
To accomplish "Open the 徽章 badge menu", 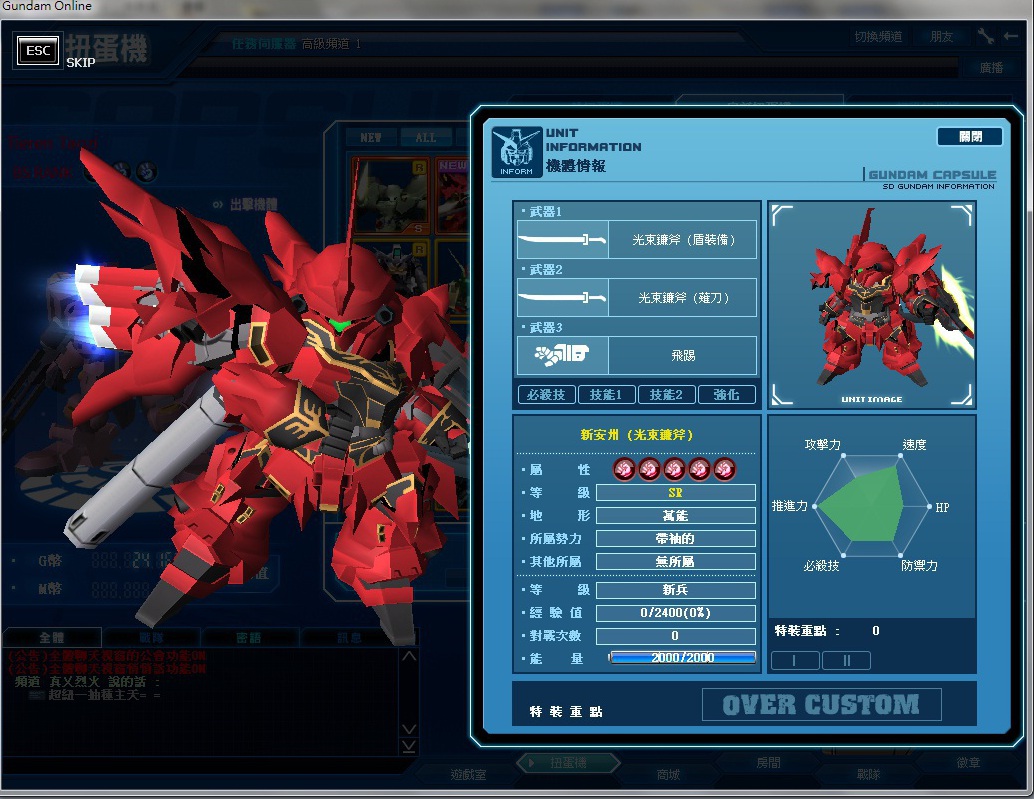I will (968, 763).
